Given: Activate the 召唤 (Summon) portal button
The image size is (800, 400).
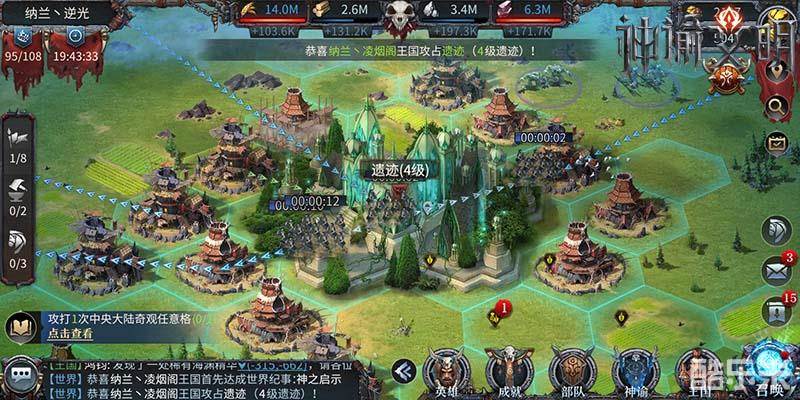Looking at the screenshot, I should coord(768,366).
